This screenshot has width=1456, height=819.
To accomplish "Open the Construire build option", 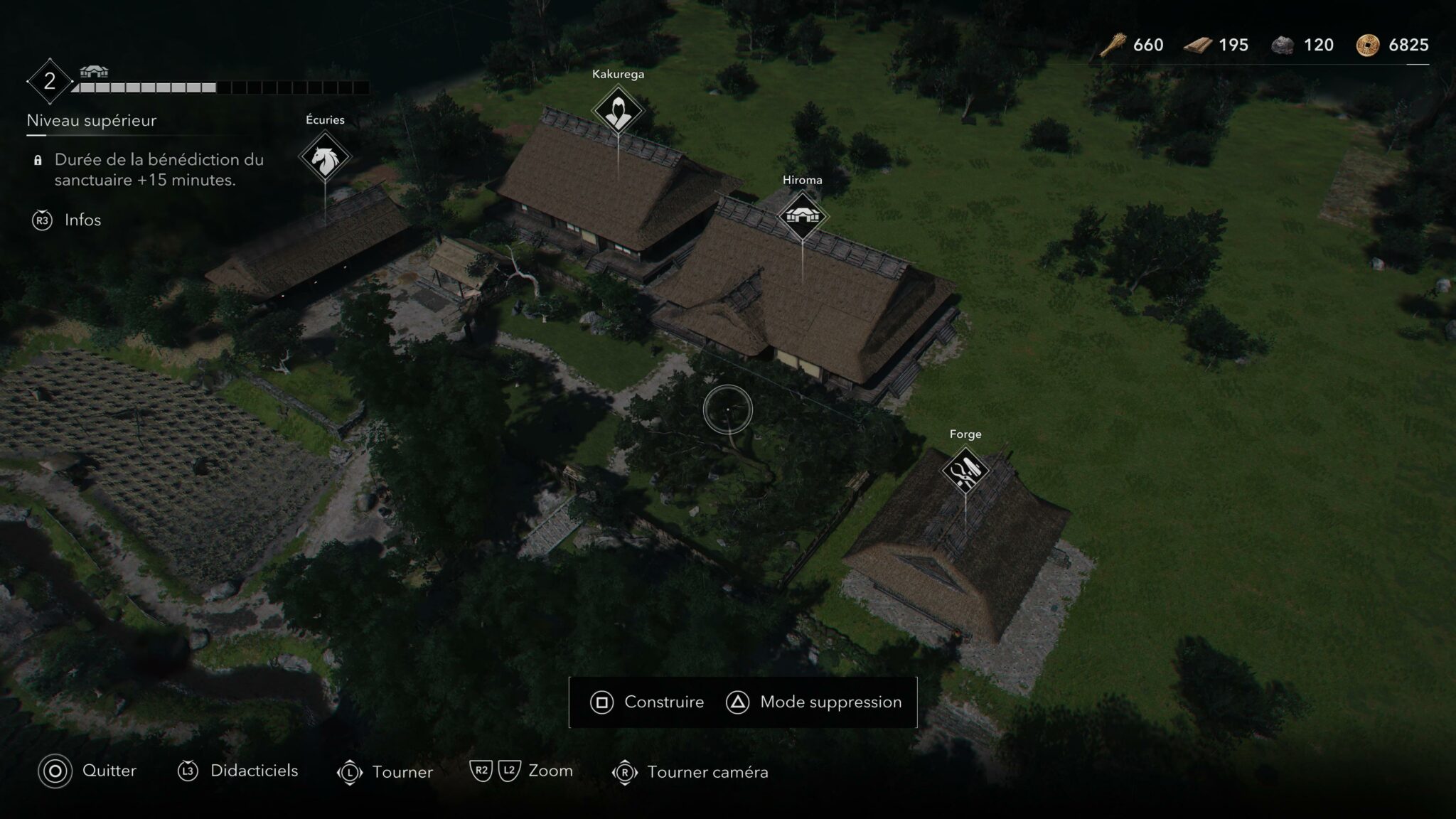I will pyautogui.click(x=647, y=702).
